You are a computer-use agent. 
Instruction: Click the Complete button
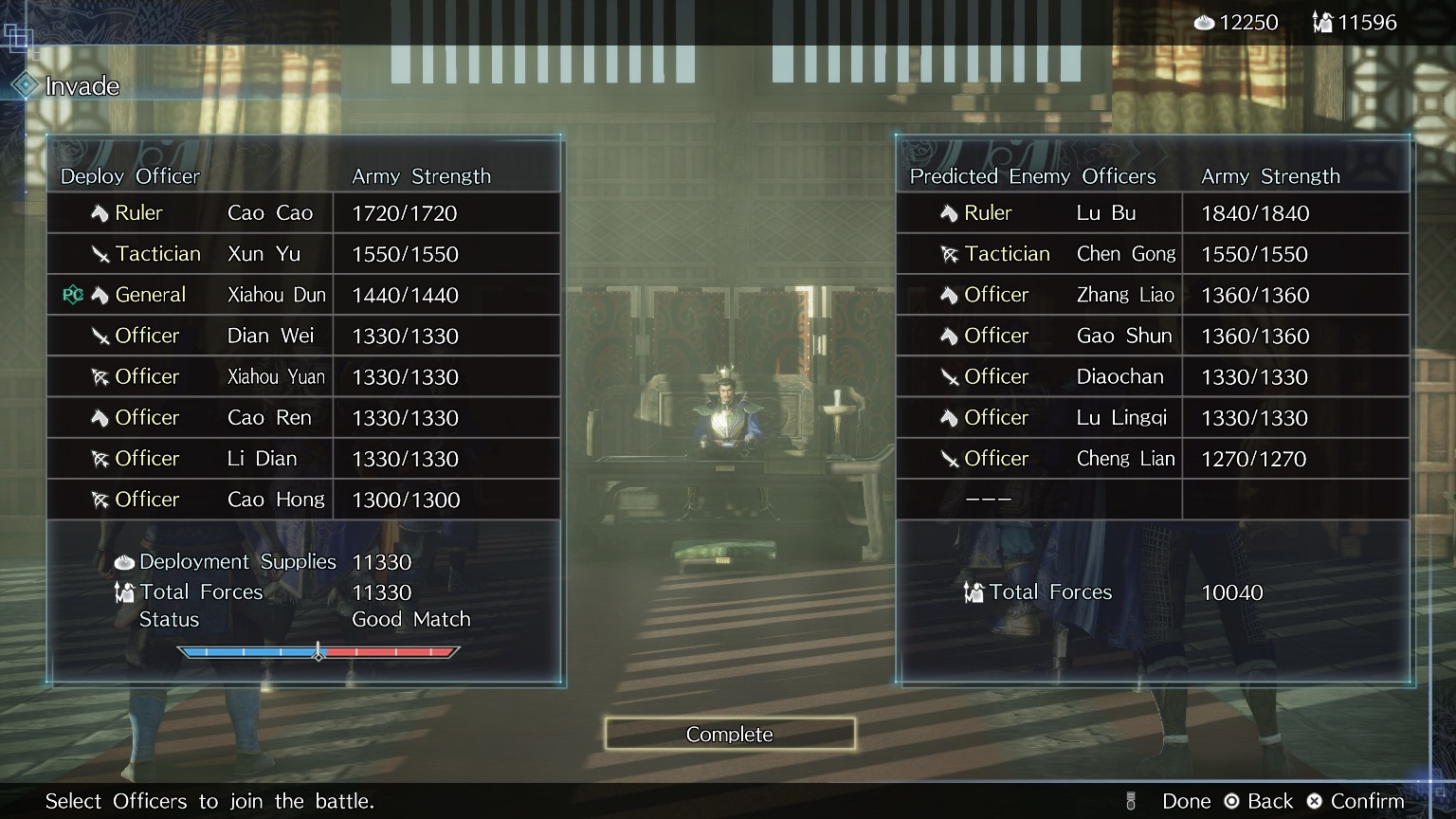tap(729, 734)
